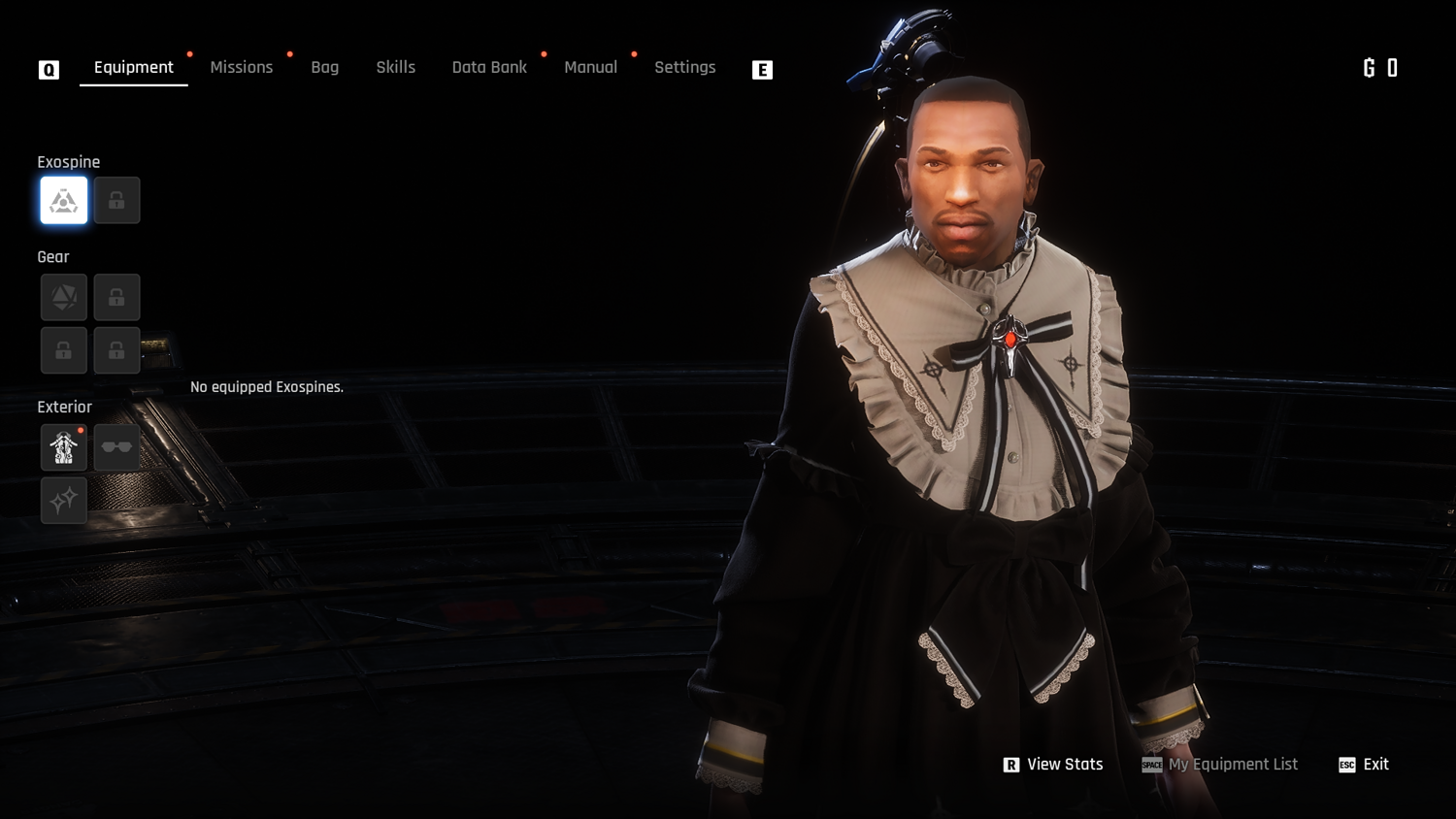Screen dimensions: 1456x819
Task: Select the Manual tab
Action: 591,67
